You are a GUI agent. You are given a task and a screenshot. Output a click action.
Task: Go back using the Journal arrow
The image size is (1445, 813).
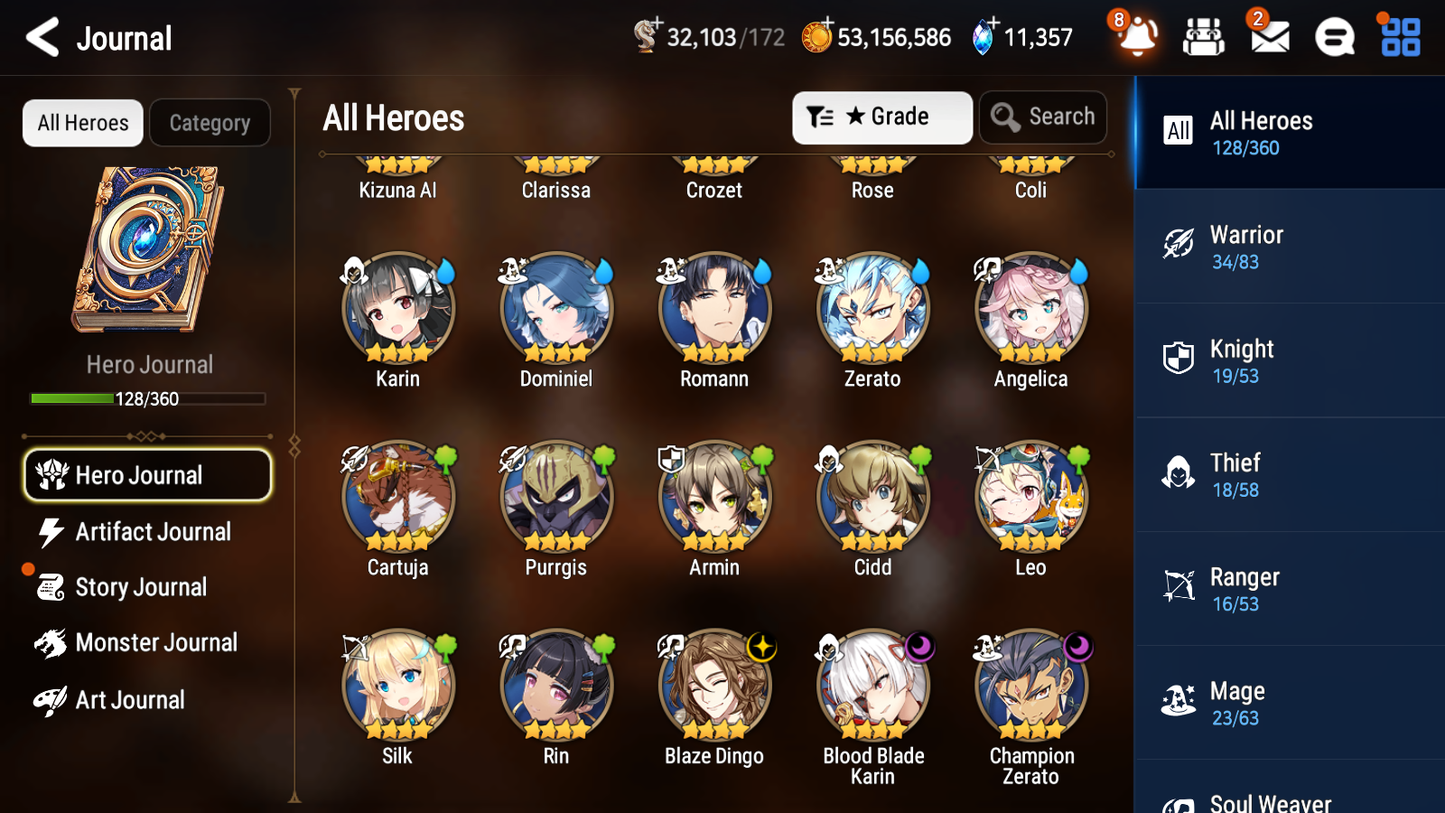[x=42, y=37]
